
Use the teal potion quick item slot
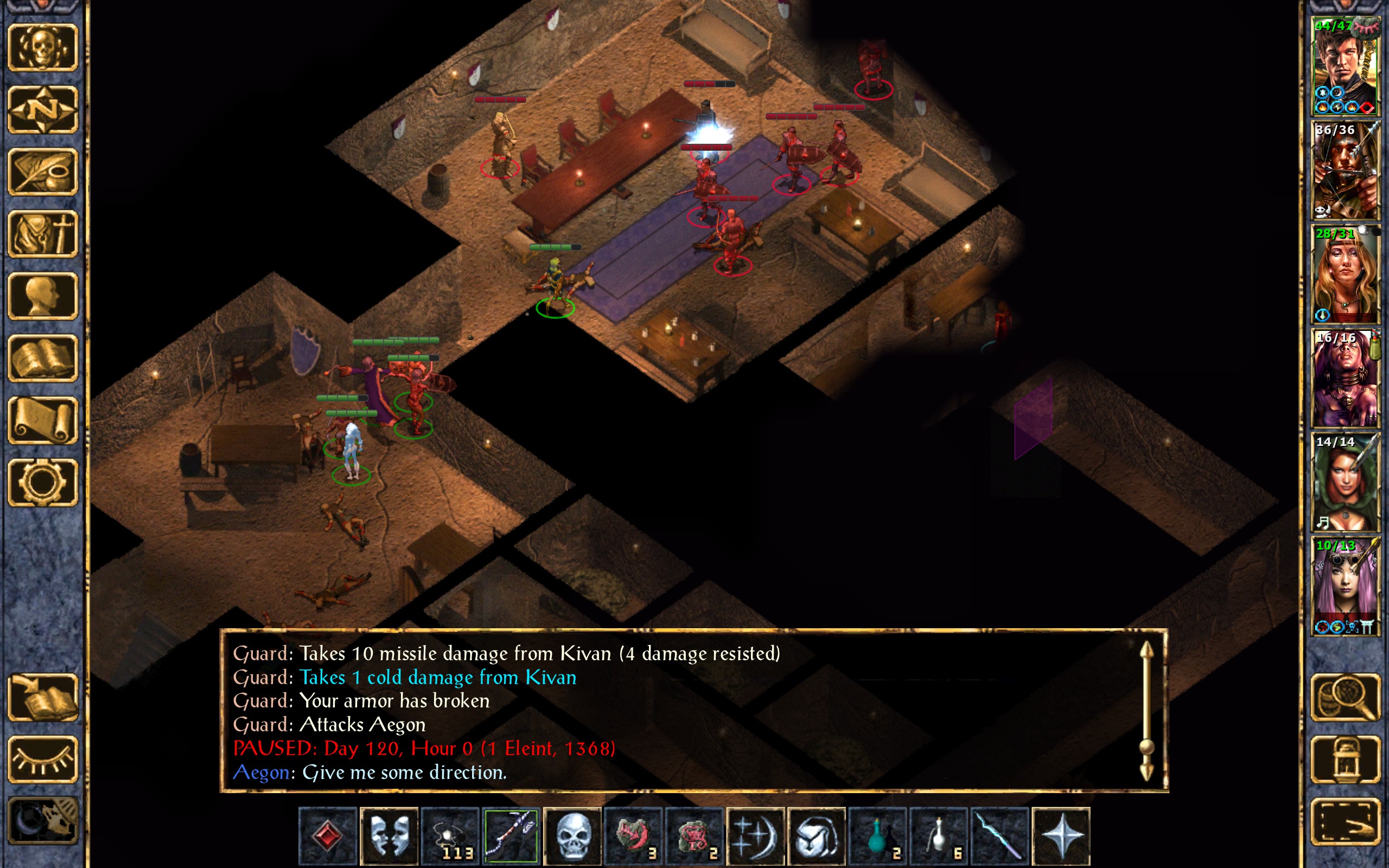click(877, 836)
